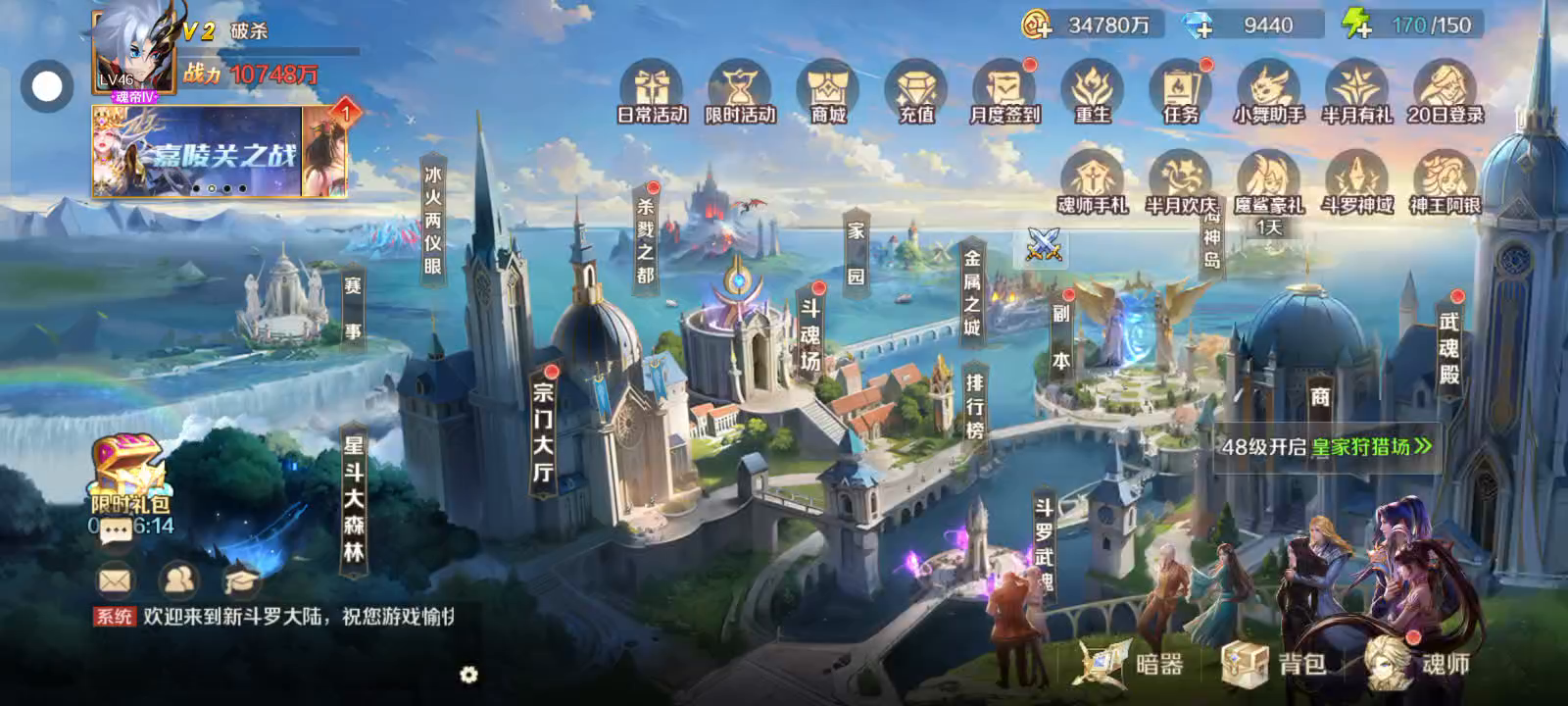Viewport: 1568px width, 706px height.
Task: Open the 充值 recharge icon
Action: coord(916,91)
